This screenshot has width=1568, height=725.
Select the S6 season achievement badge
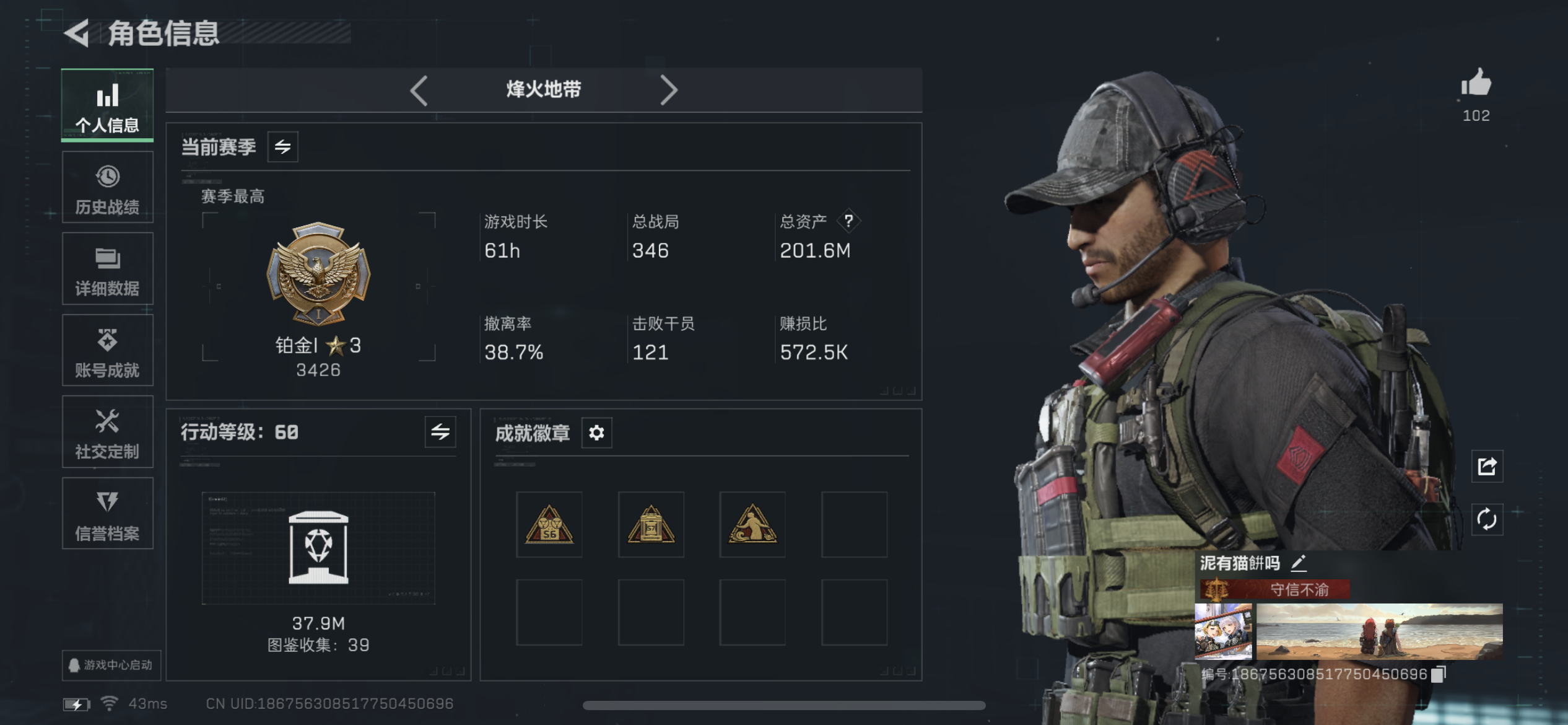549,524
